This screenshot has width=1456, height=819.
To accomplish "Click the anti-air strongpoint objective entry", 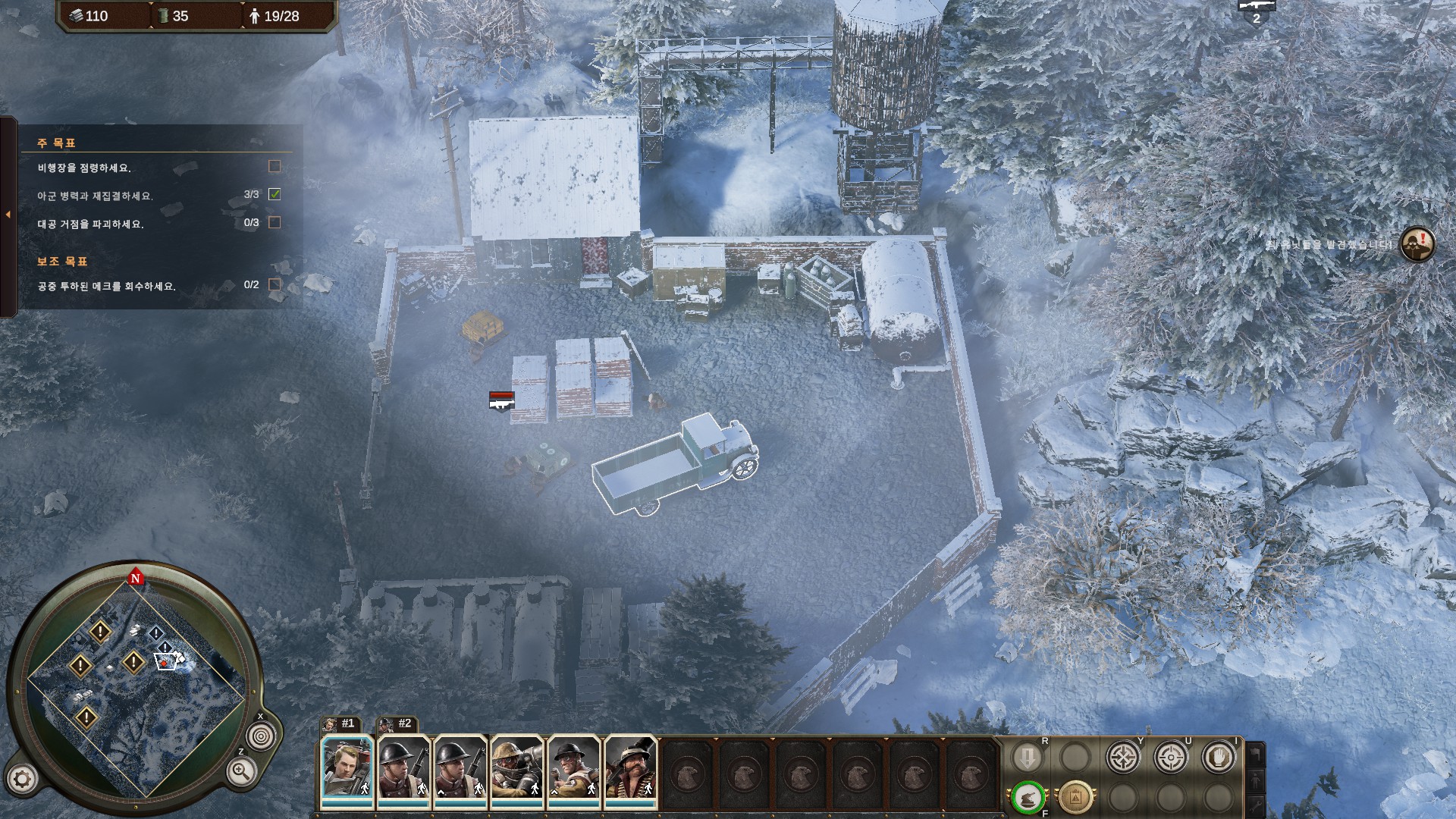I will click(x=91, y=224).
